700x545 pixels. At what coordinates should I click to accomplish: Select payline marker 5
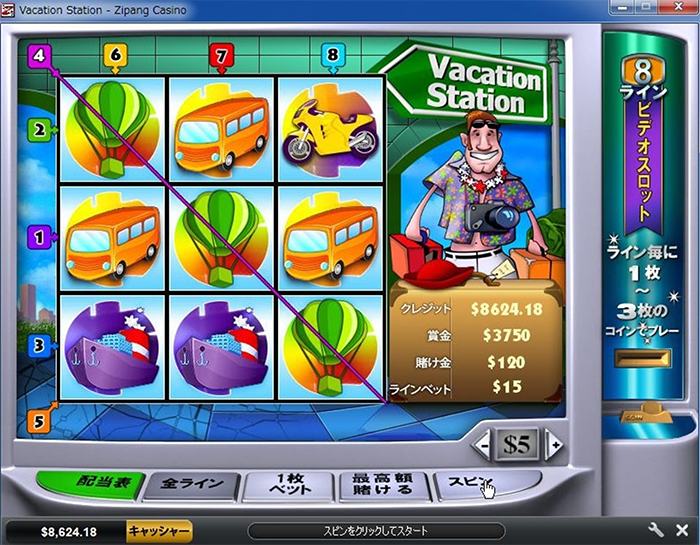[39, 421]
